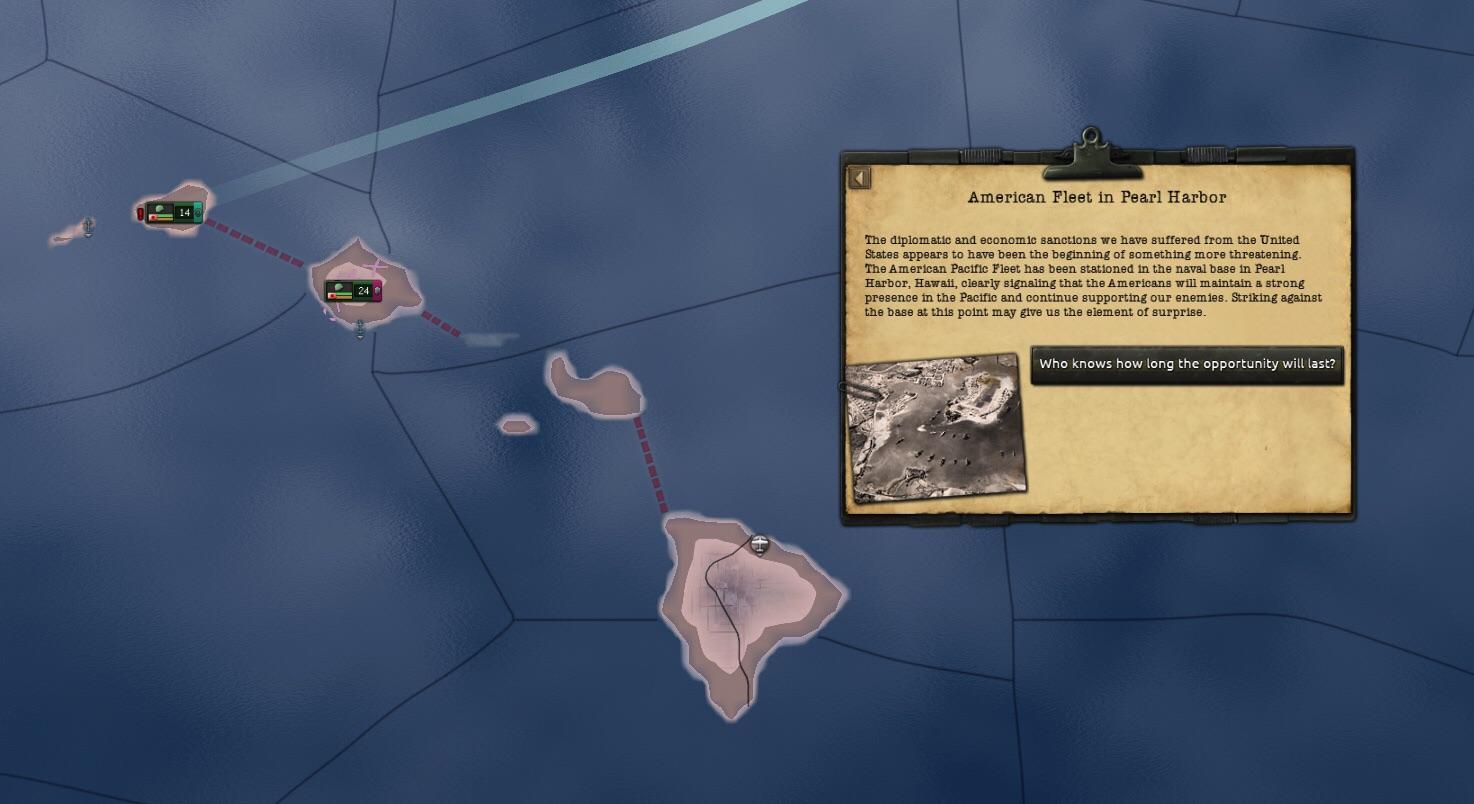Click the shield icon on the 24 unit counter
Viewport: 1474px width, 804px height.
[x=377, y=289]
